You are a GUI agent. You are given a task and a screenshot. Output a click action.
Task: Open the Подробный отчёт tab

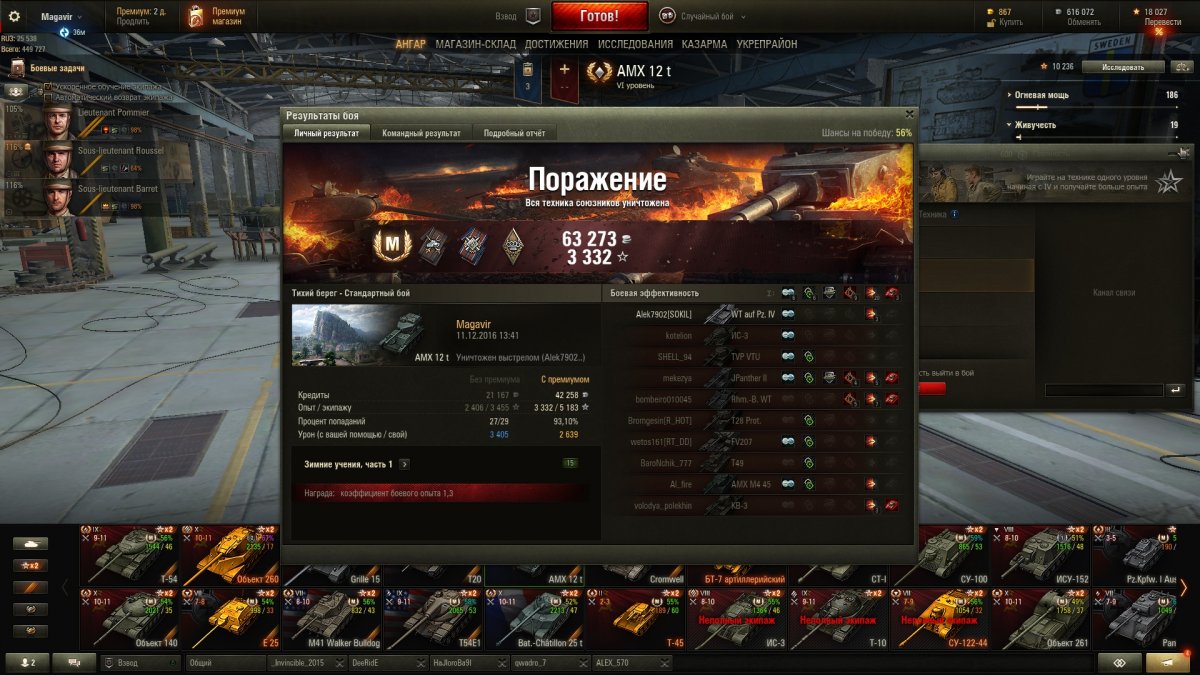[513, 133]
